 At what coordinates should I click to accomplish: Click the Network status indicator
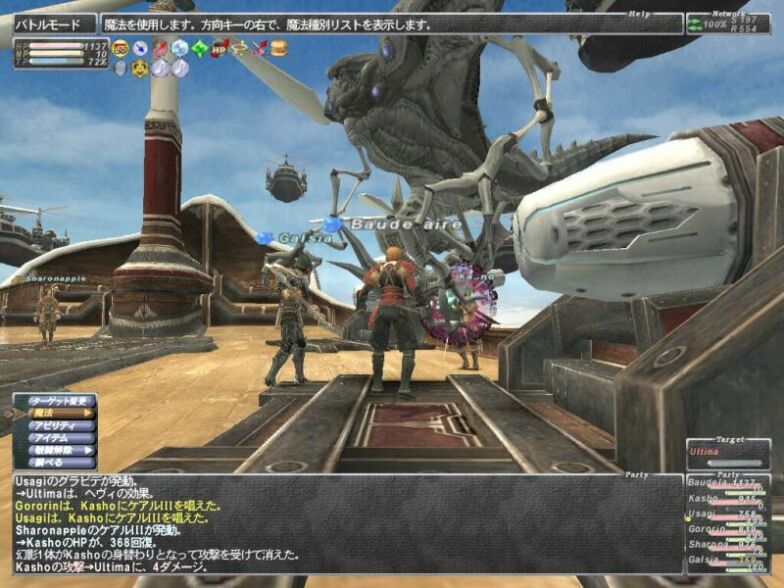click(727, 24)
